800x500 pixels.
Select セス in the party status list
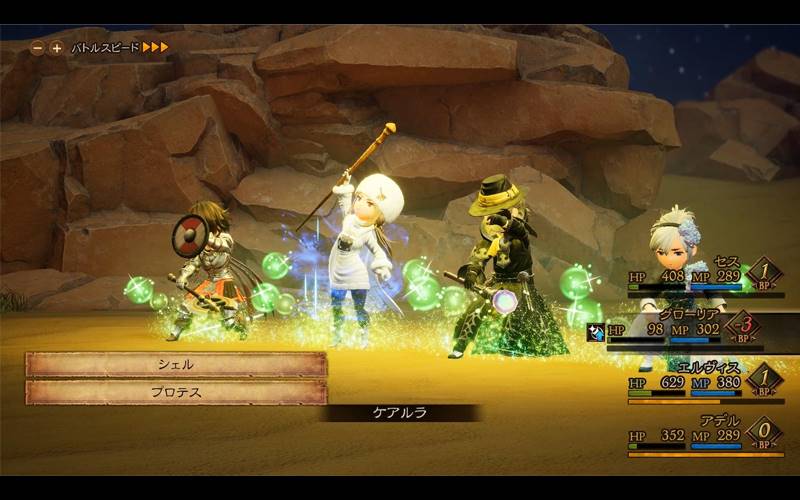(x=700, y=275)
